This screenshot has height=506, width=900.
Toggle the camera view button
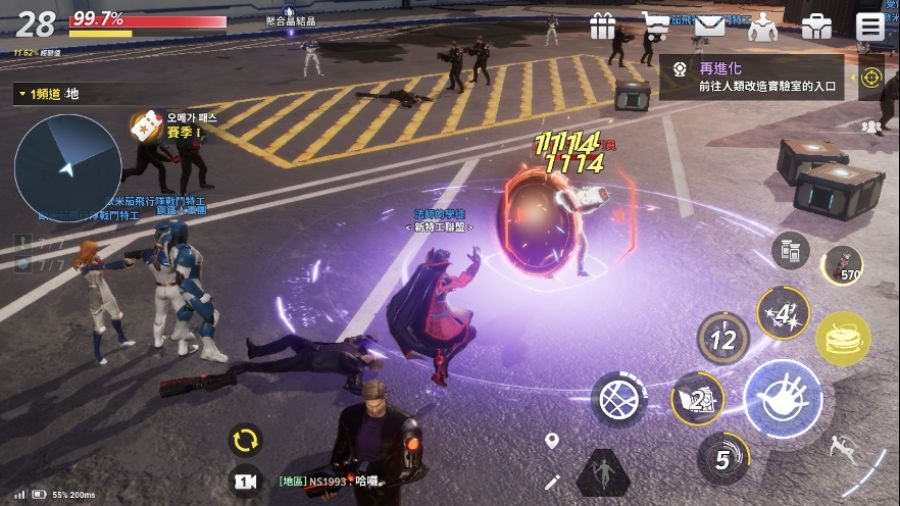(x=245, y=481)
